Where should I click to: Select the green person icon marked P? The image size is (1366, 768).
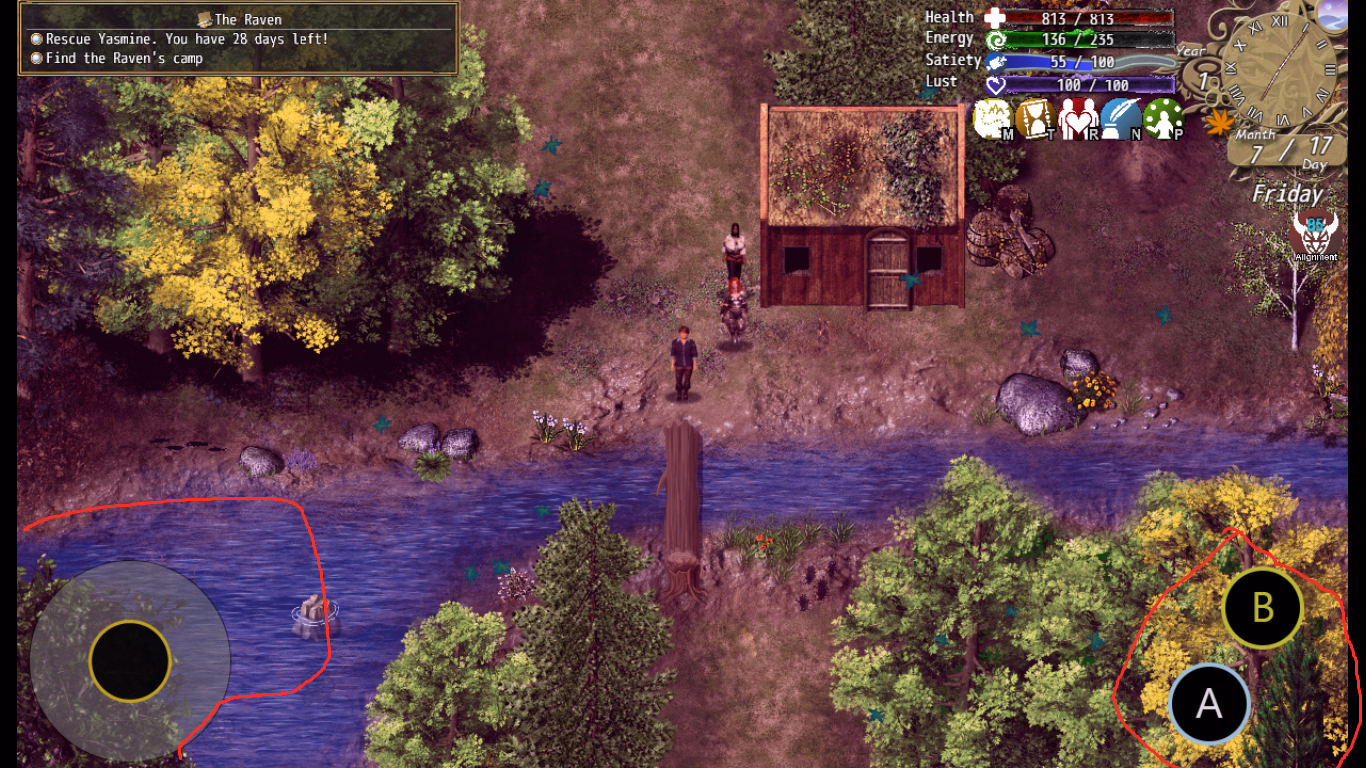[1164, 120]
